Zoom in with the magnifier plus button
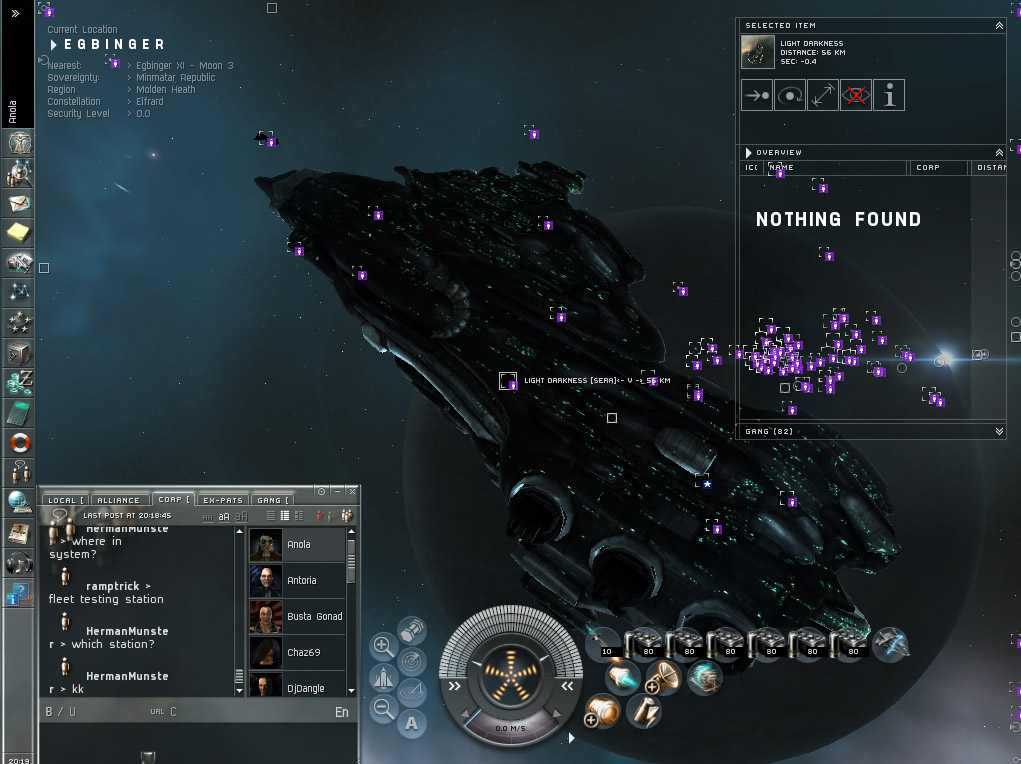The width and height of the screenshot is (1021, 764). (382, 646)
